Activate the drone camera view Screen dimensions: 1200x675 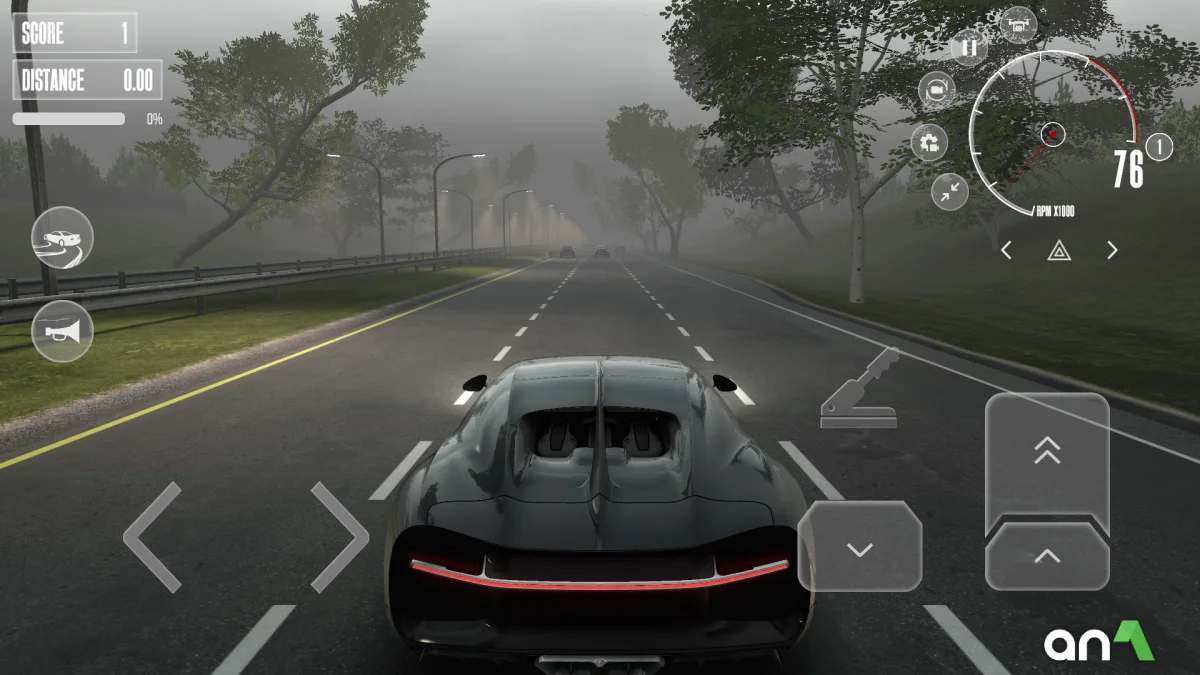(x=1019, y=24)
